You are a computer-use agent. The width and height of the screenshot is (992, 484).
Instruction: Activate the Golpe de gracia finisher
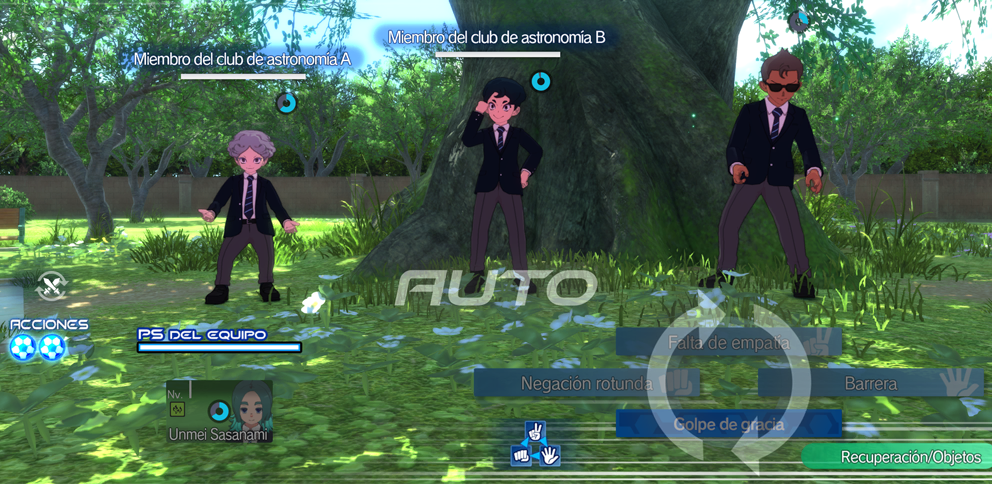(x=727, y=424)
